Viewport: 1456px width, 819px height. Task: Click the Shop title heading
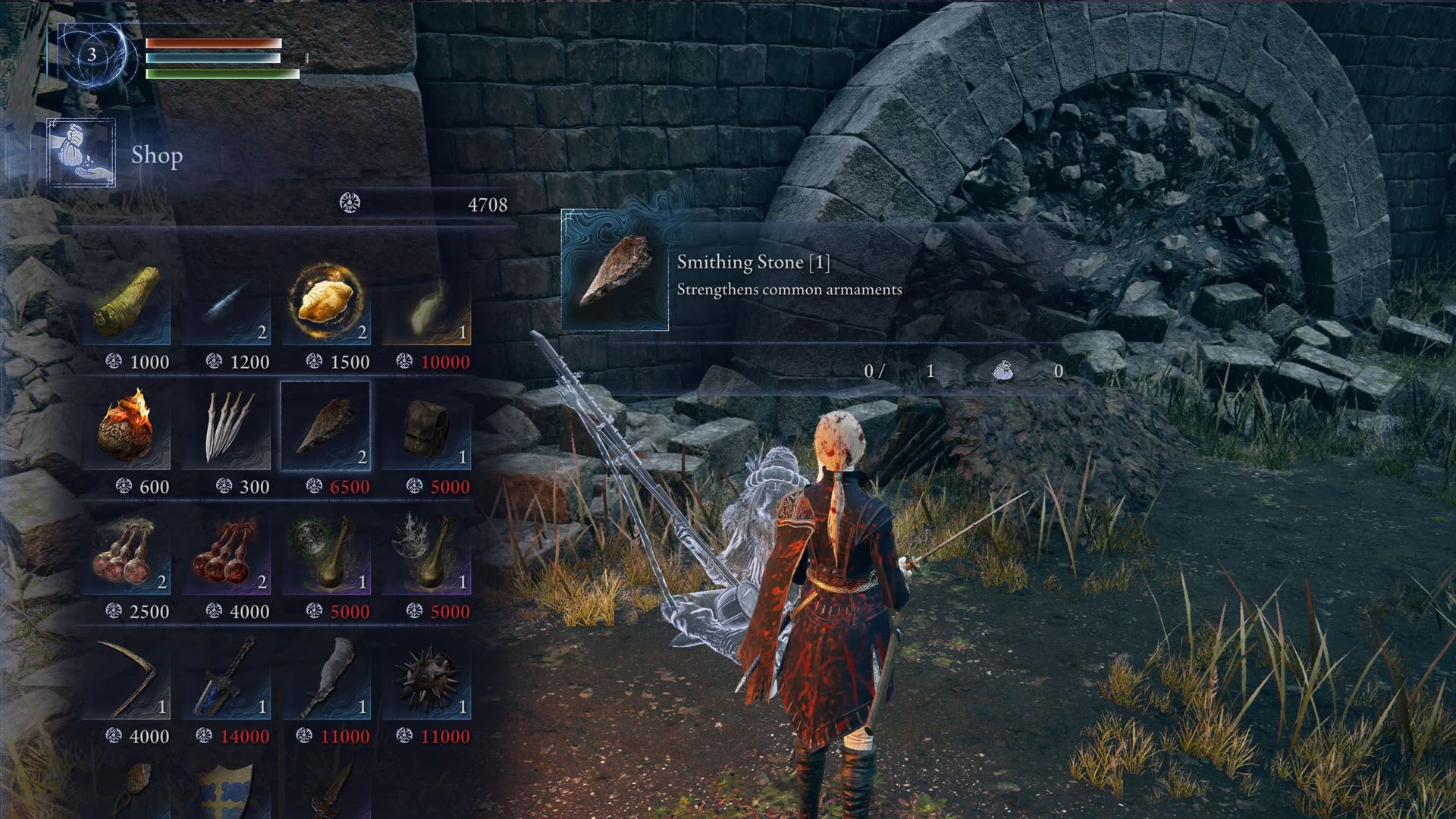(155, 157)
